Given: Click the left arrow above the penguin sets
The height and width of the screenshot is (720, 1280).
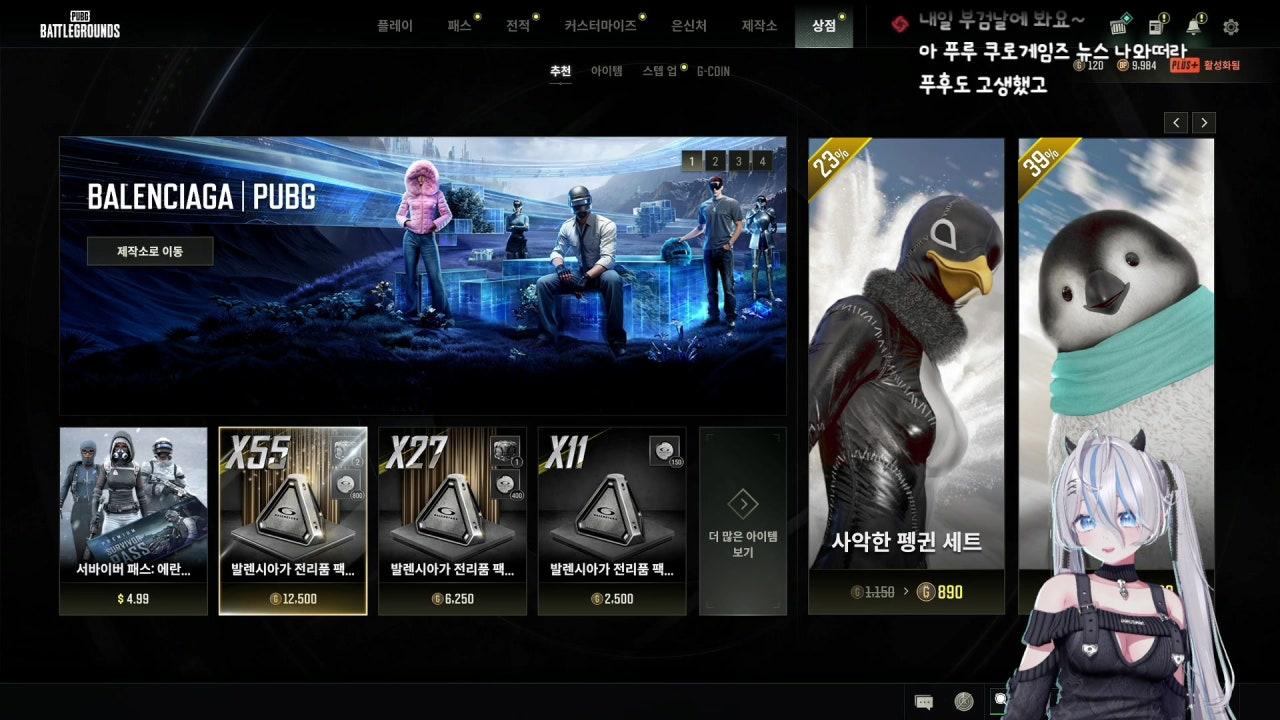Looking at the screenshot, I should tap(1176, 122).
